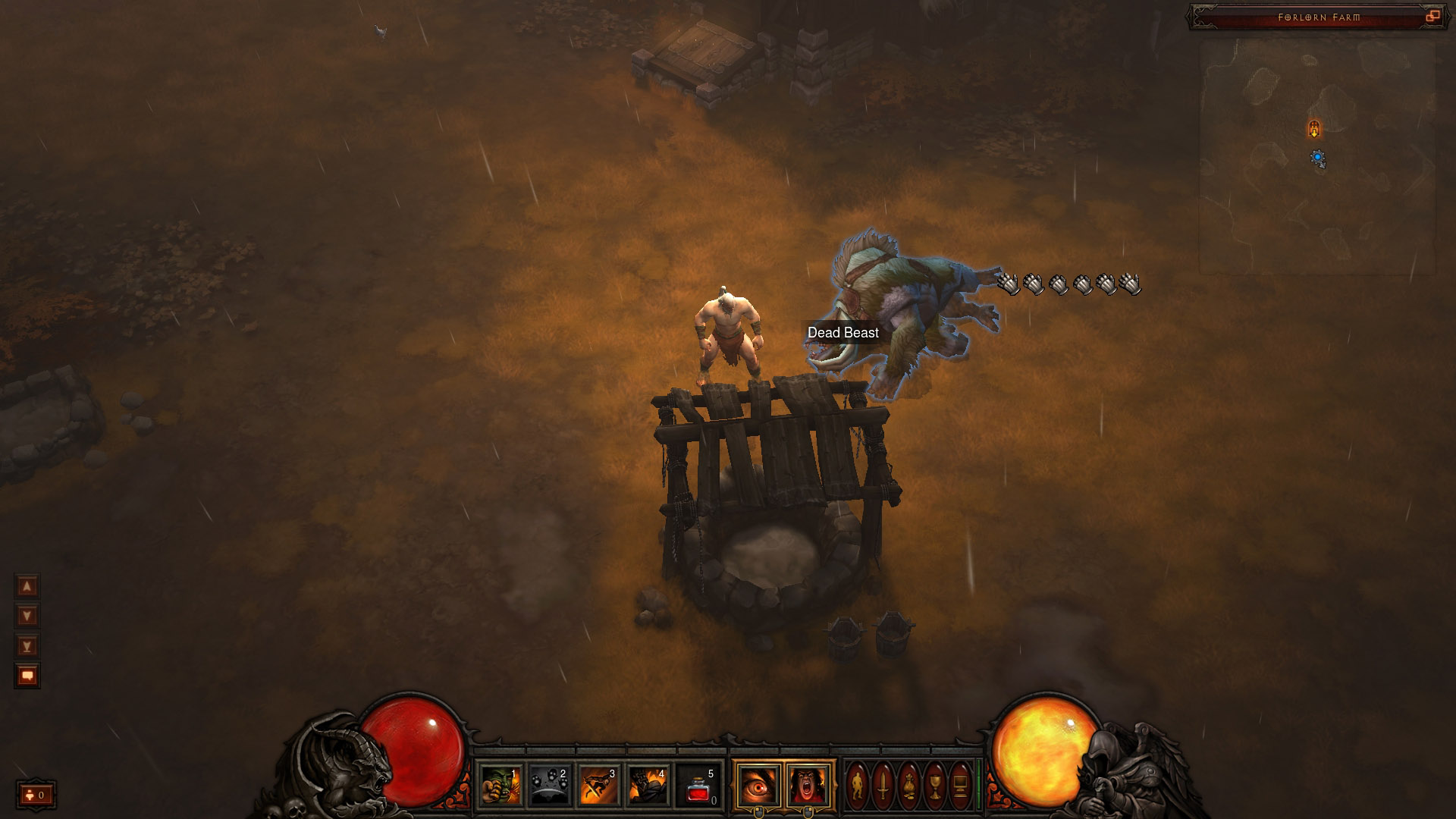Viewport: 1456px width, 819px height.
Task: Click the minimap expand icon beside Forlorn Farm
Action: click(1432, 17)
